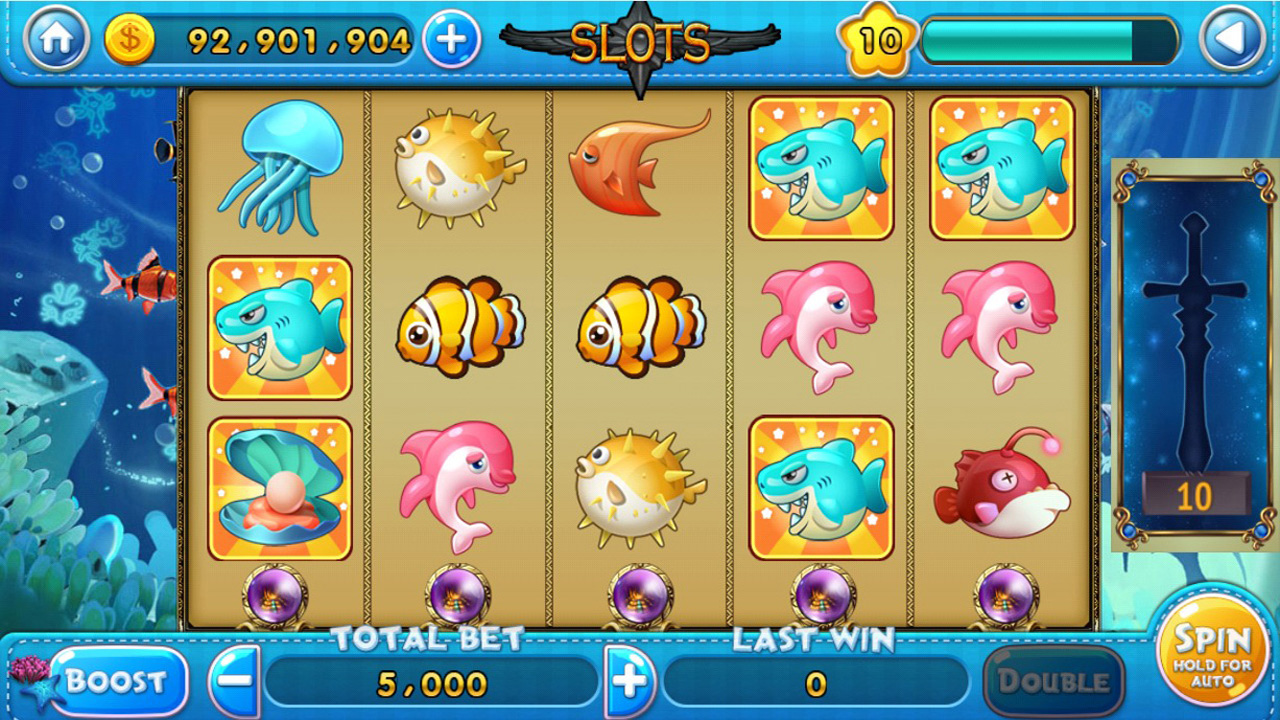Image resolution: width=1280 pixels, height=720 pixels.
Task: Open the sword panel showing 10
Action: [x=1194, y=355]
